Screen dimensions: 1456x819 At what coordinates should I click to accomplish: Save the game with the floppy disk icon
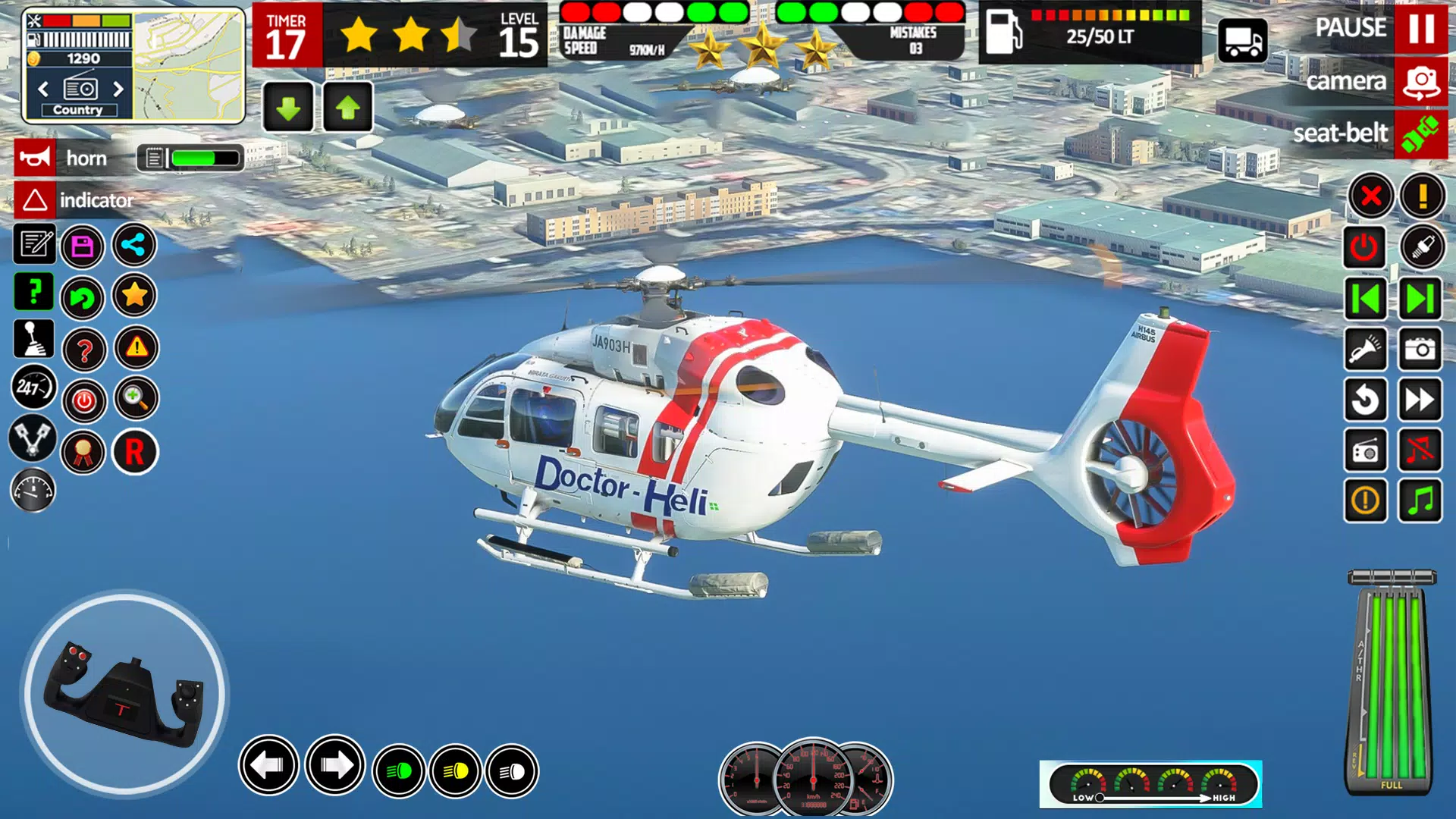83,246
